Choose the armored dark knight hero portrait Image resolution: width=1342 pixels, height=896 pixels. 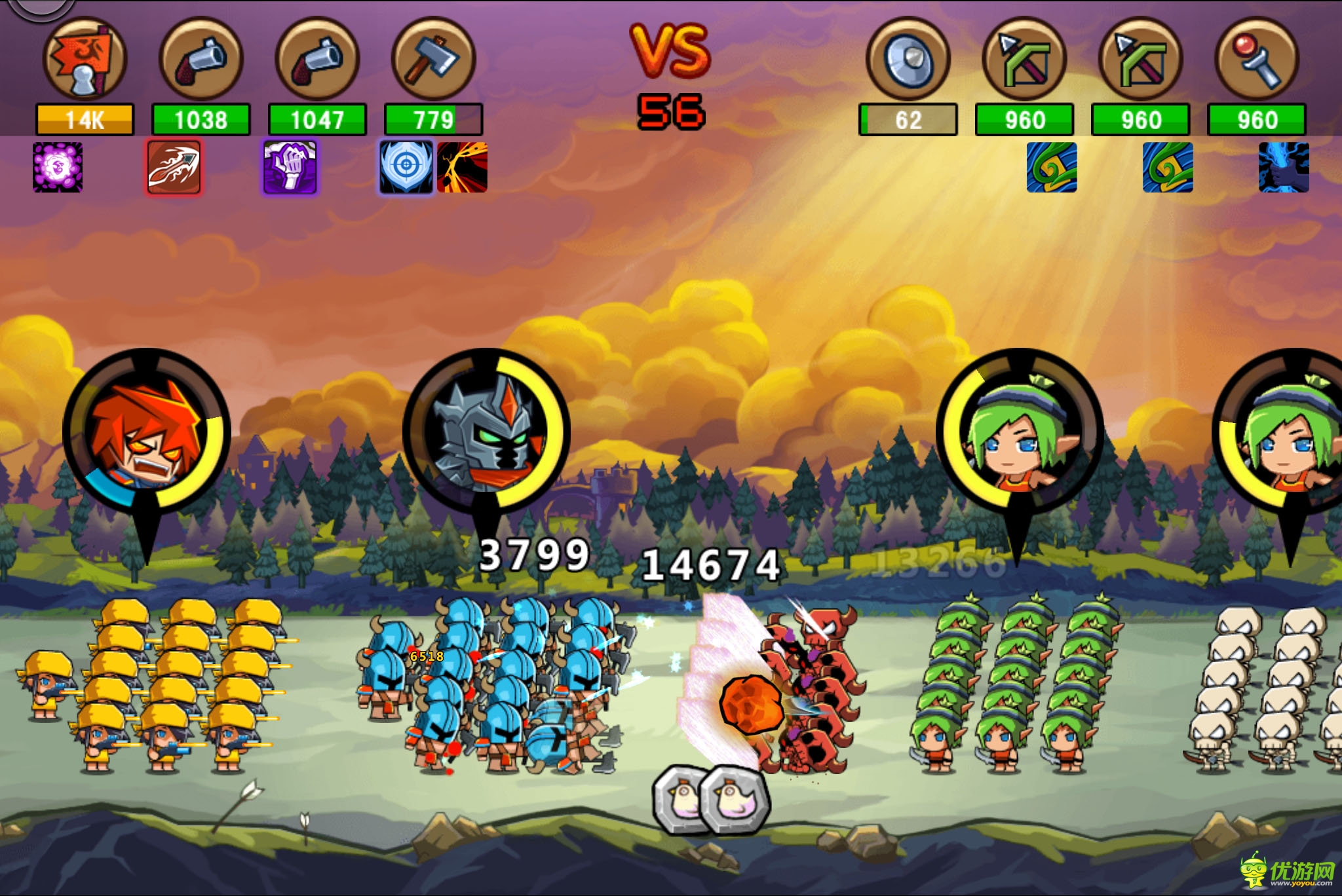(486, 432)
